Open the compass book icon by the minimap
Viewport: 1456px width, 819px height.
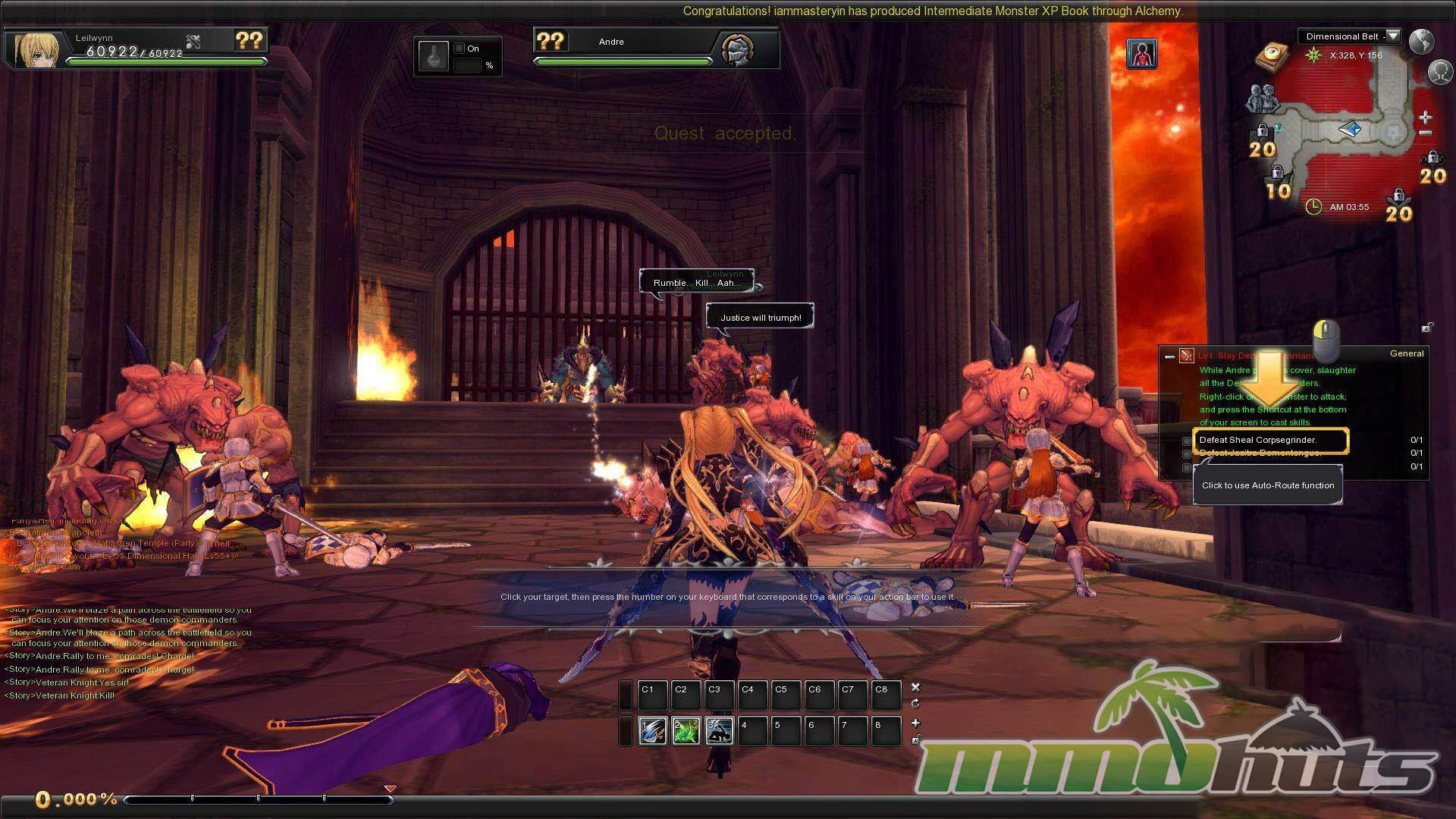point(1273,55)
